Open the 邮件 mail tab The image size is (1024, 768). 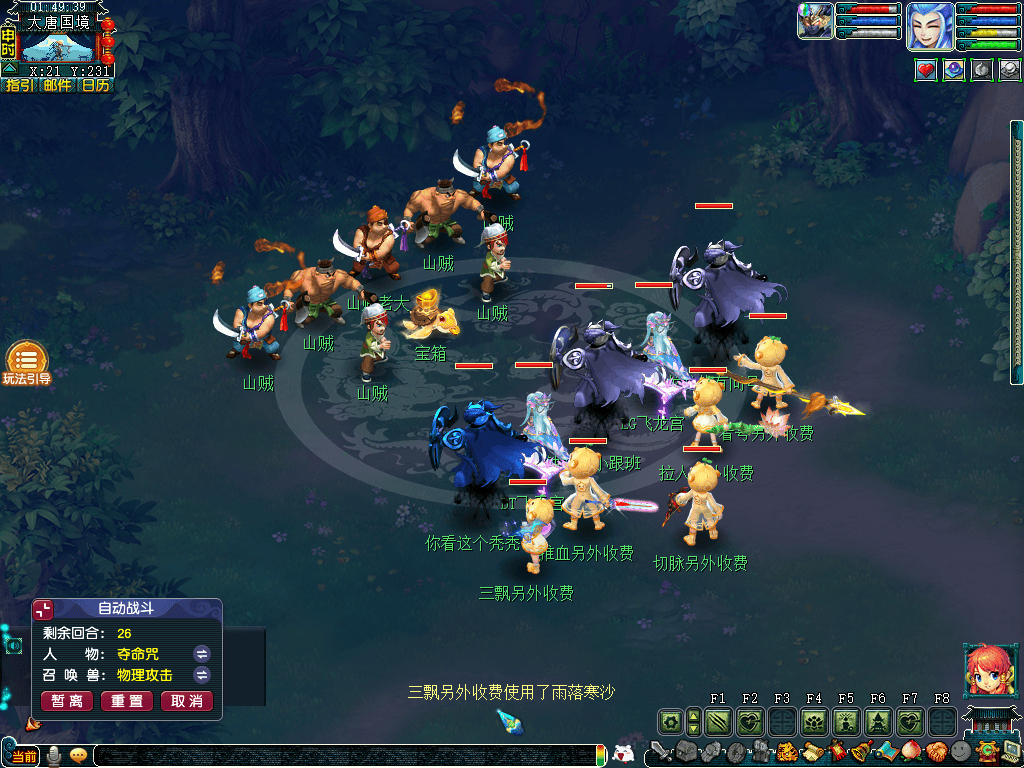click(57, 86)
